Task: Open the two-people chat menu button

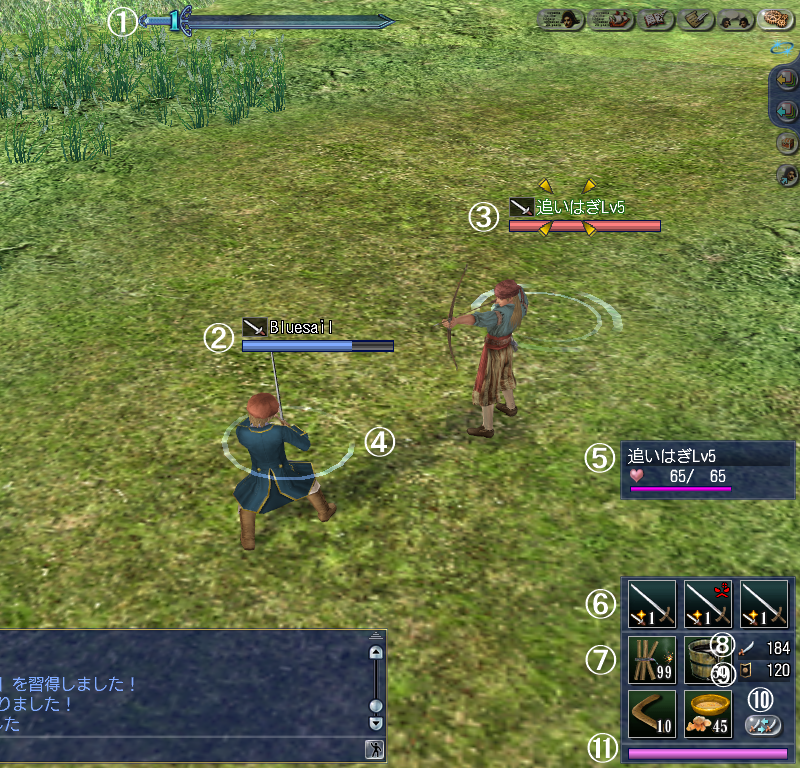Action: coord(737,19)
